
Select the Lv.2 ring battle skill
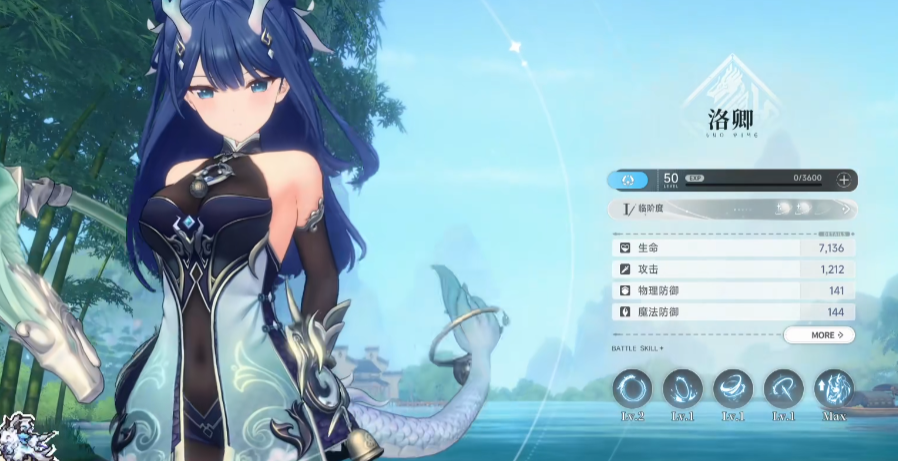tap(632, 388)
